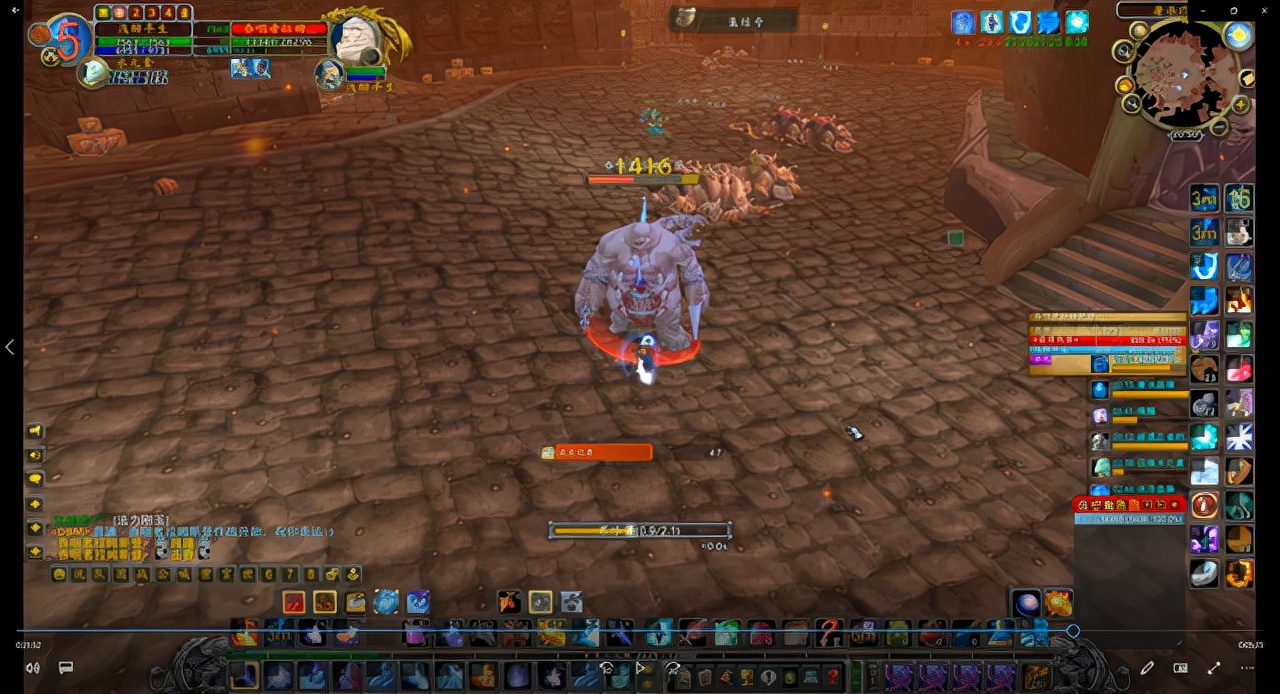Click the target-of-target small portrait
This screenshot has height=694, width=1280.
click(x=329, y=74)
